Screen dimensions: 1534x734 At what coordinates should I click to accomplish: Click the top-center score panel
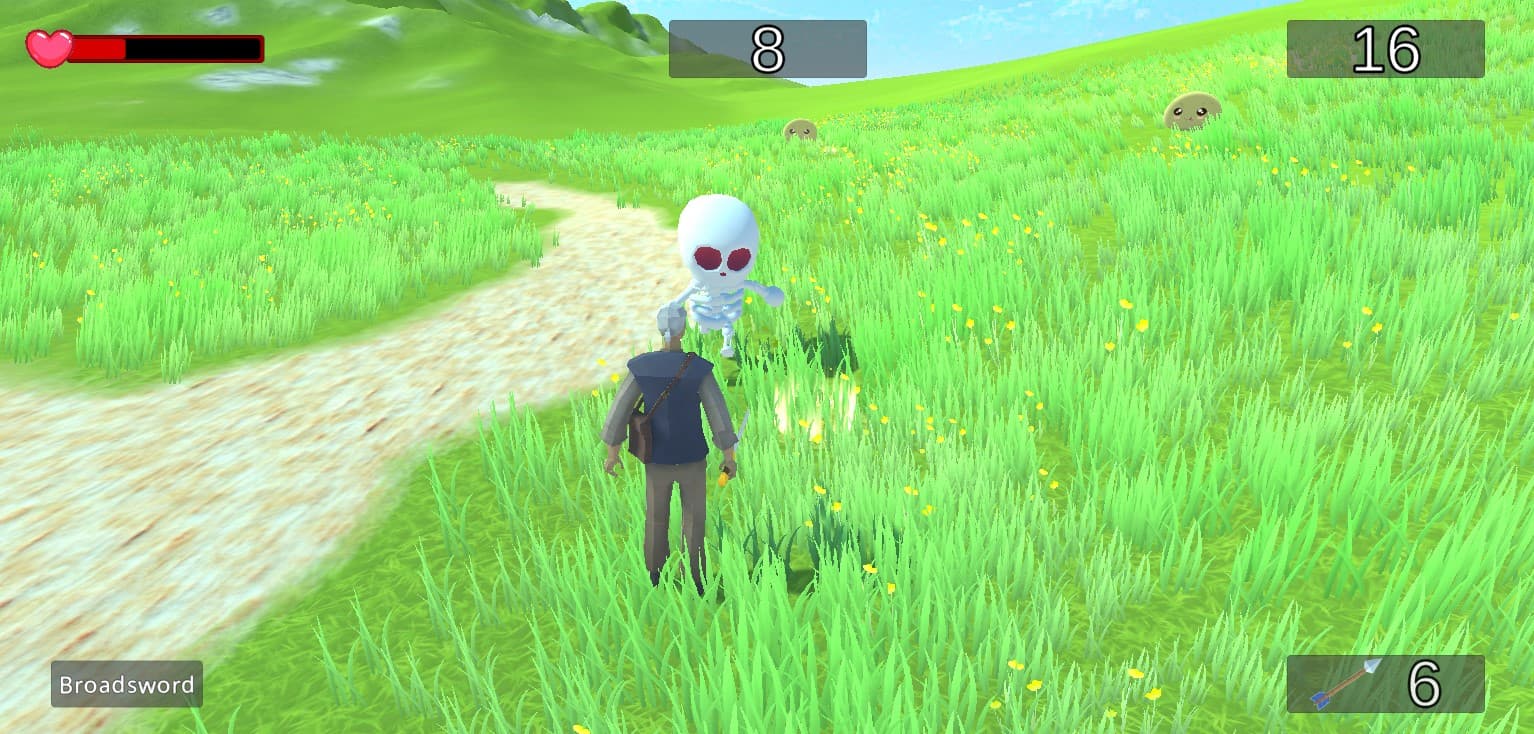768,50
